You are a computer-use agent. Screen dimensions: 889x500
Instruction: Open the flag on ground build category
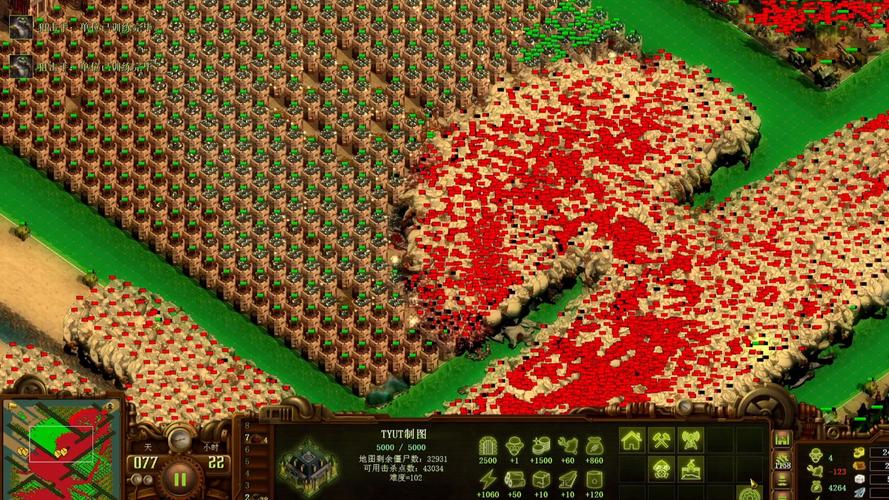tap(690, 469)
